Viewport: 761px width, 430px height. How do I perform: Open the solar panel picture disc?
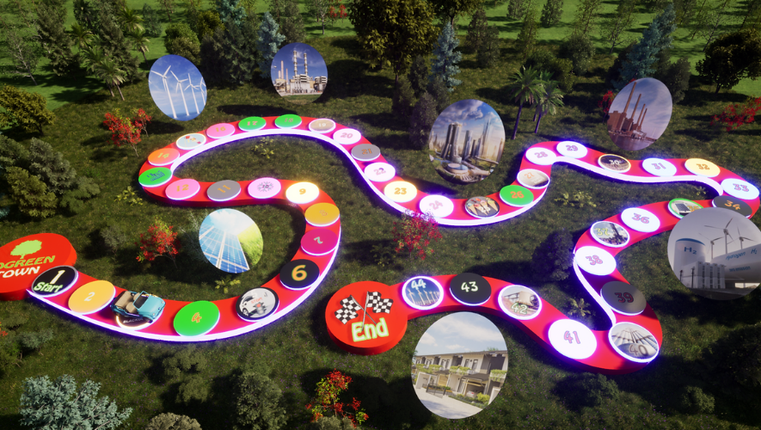coord(231,240)
